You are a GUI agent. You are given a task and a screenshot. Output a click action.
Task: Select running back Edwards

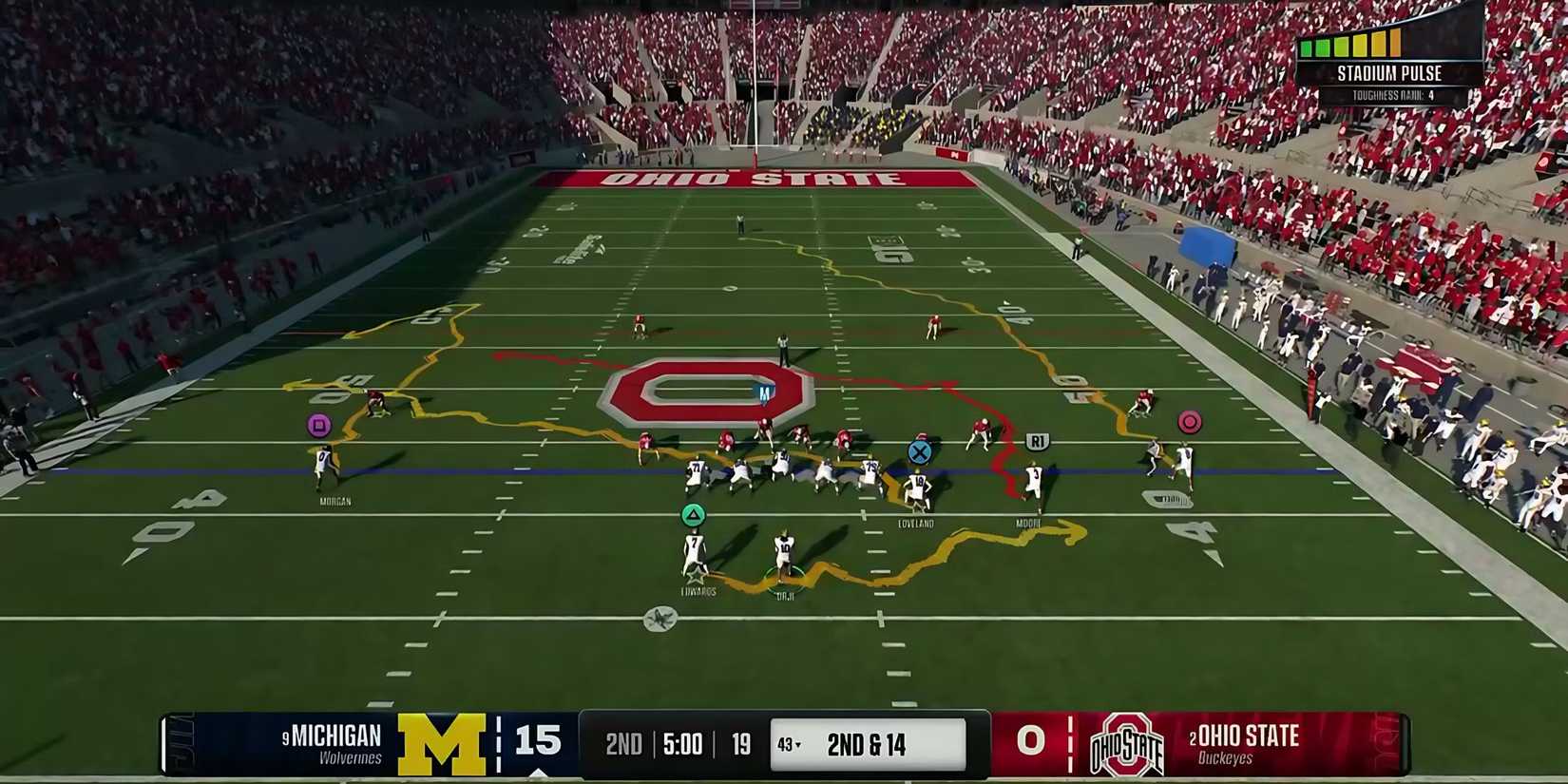pos(695,554)
